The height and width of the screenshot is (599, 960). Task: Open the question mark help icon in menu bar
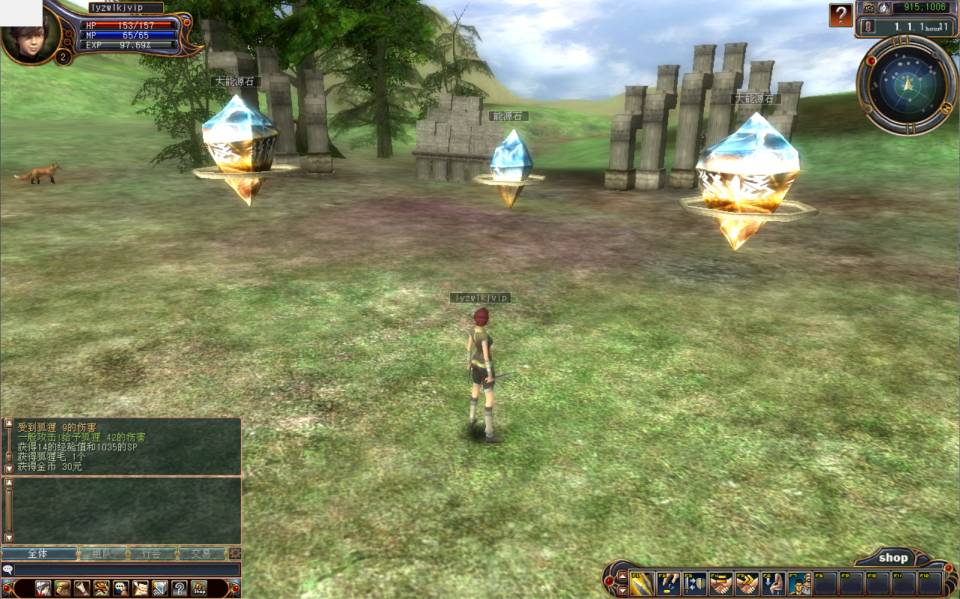pyautogui.click(x=179, y=588)
